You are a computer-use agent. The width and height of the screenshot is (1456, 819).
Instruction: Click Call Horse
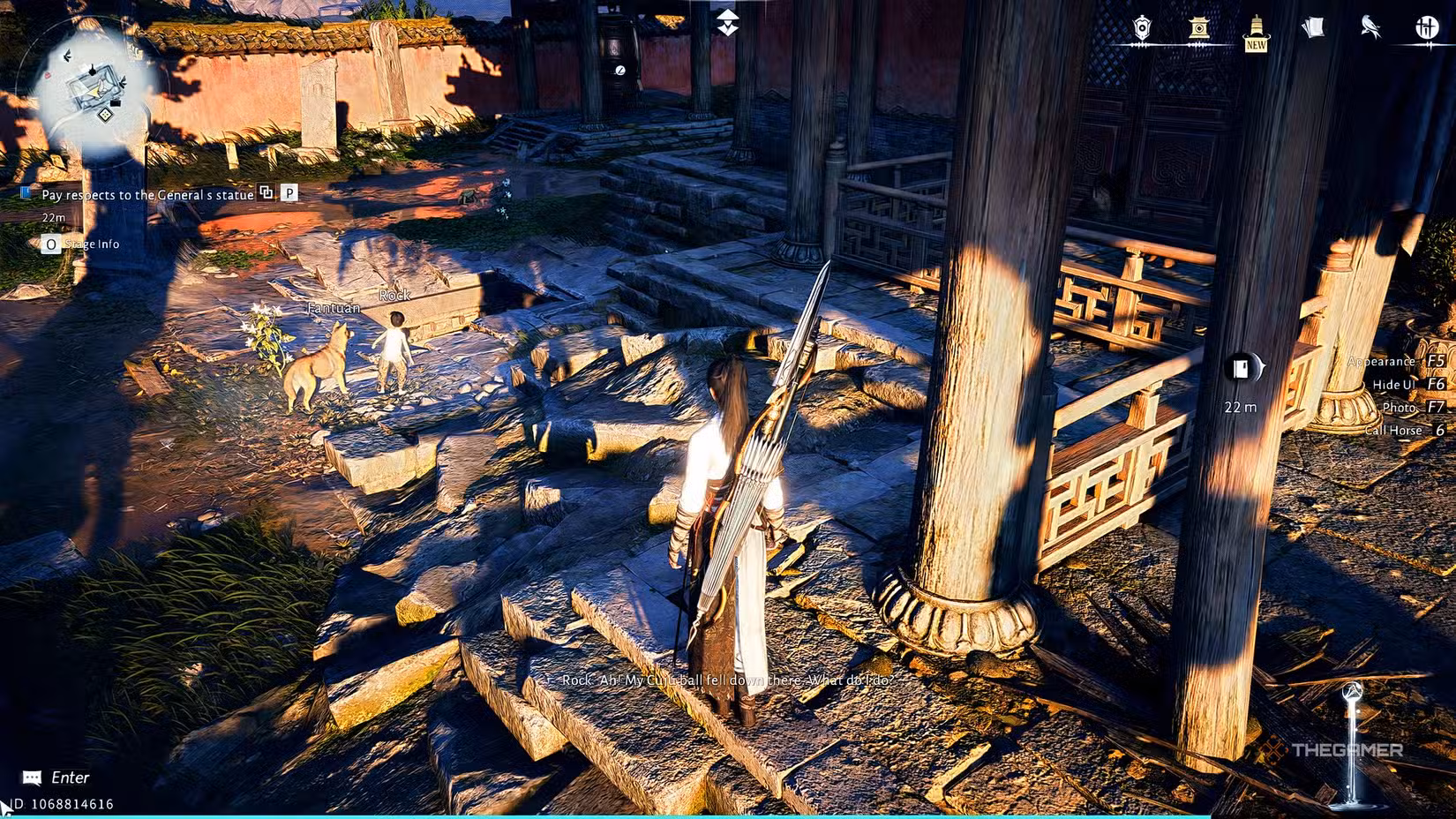pos(1394,431)
